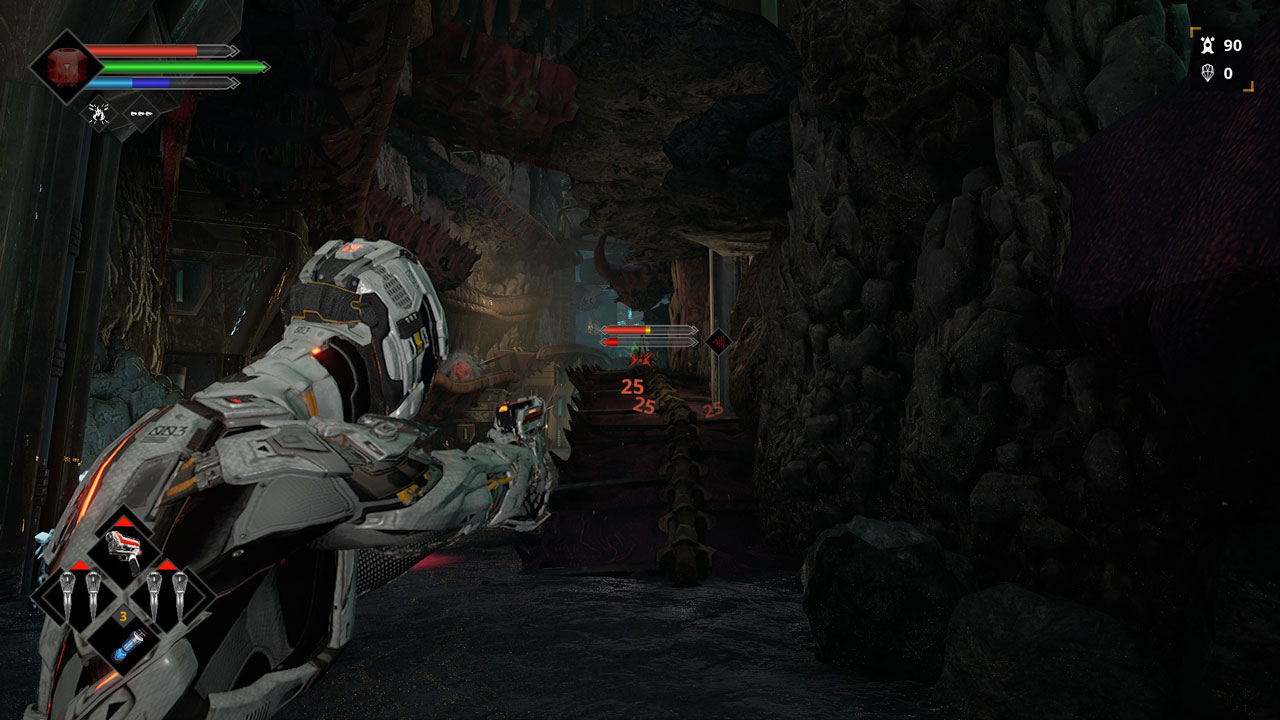Click the red armor portrait diamond

pos(66,67)
